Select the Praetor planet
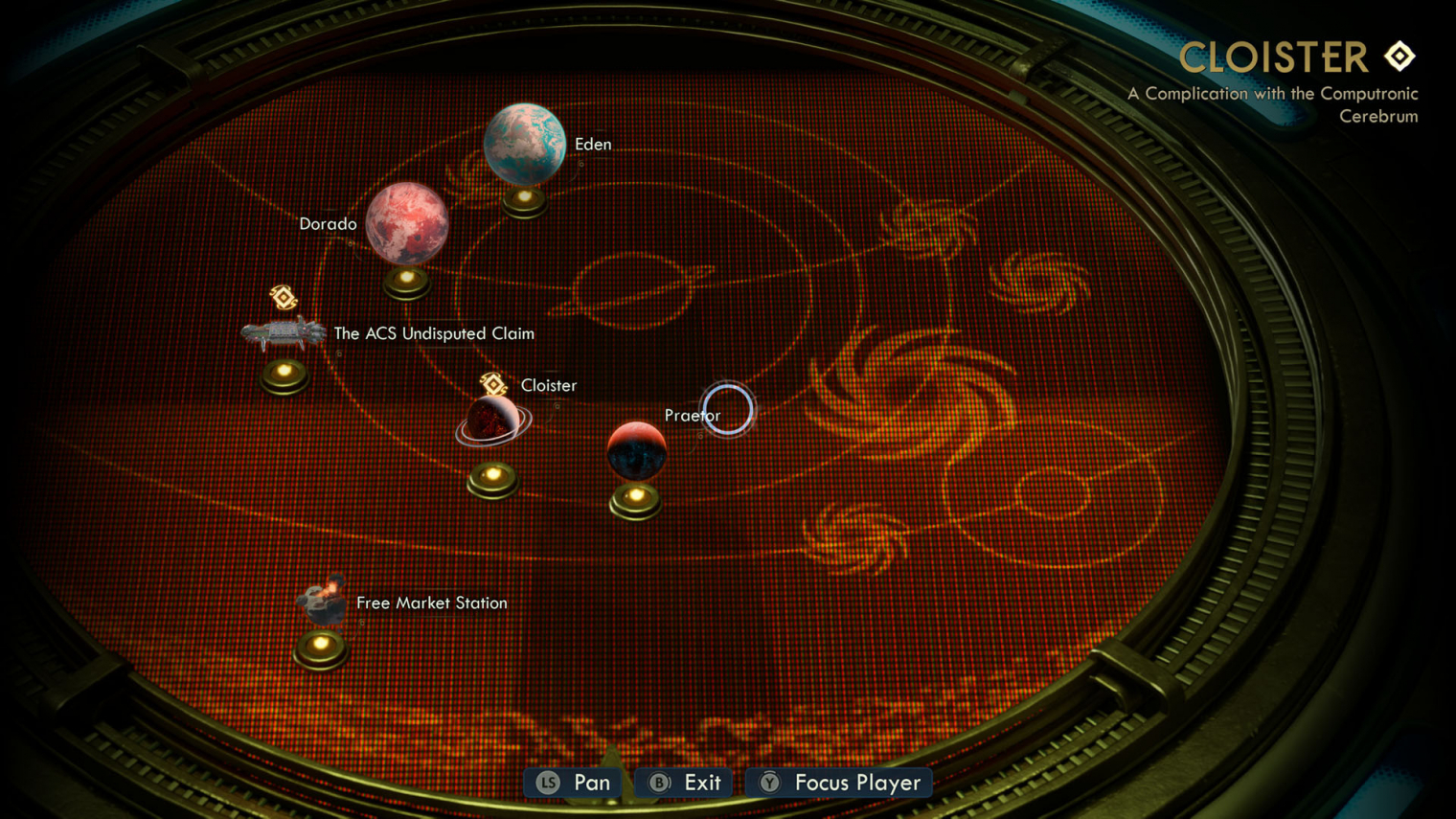The image size is (1456, 819). [636, 450]
